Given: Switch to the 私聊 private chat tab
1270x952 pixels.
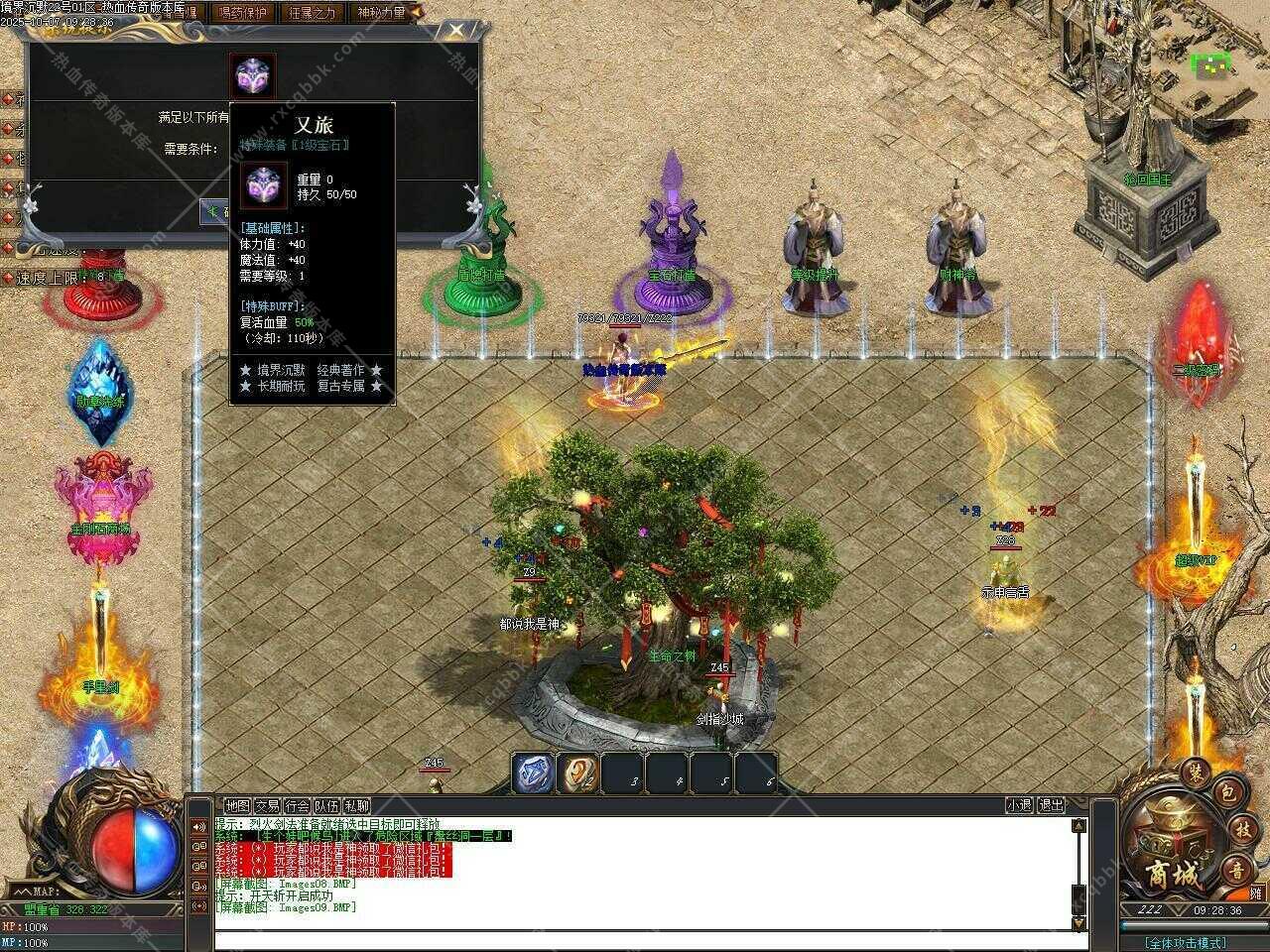Looking at the screenshot, I should [x=356, y=806].
